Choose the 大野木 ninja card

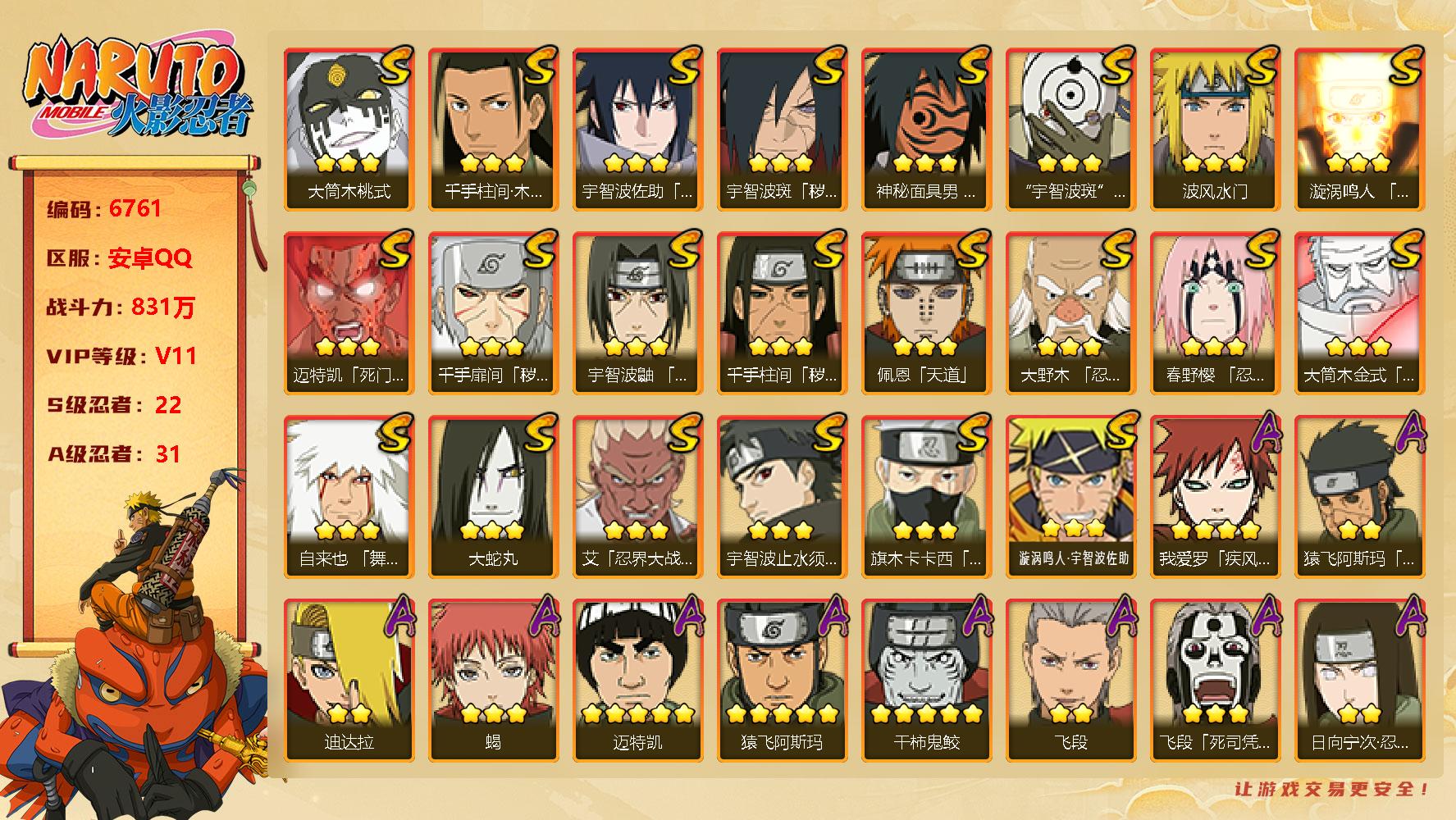point(1070,312)
